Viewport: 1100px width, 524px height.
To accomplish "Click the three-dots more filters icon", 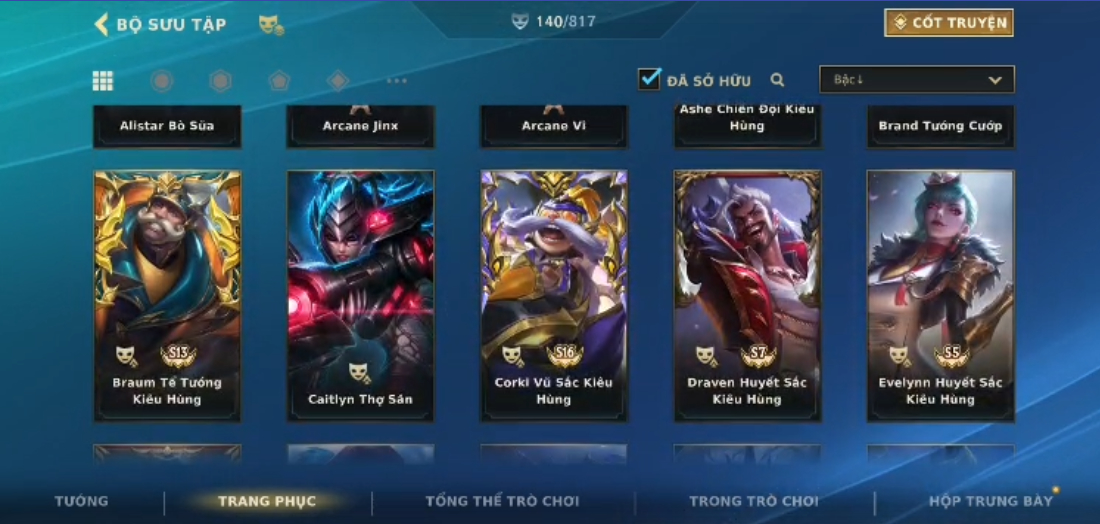I will point(397,81).
